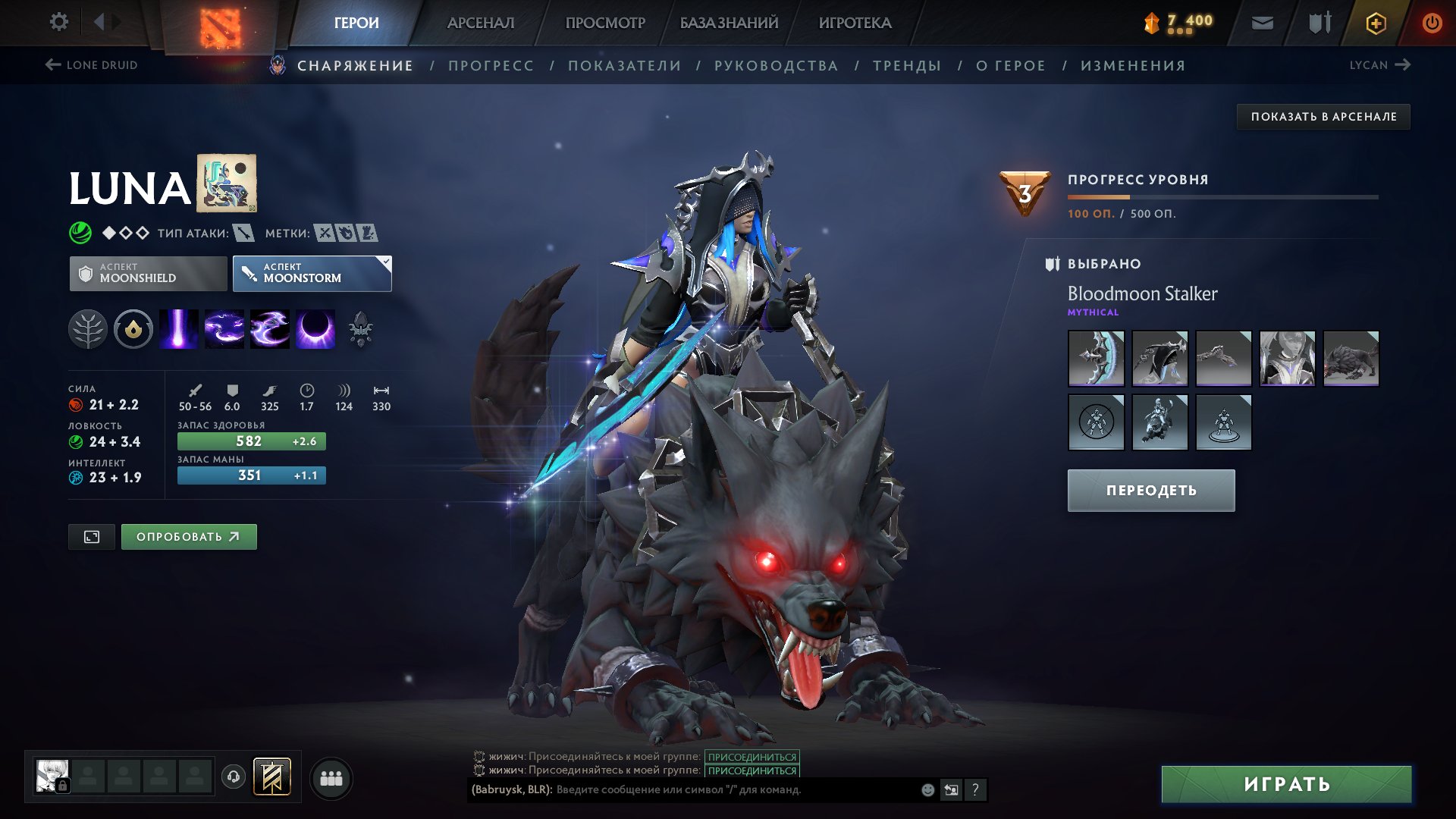
Task: Click the circular innate ability icon
Action: [133, 329]
